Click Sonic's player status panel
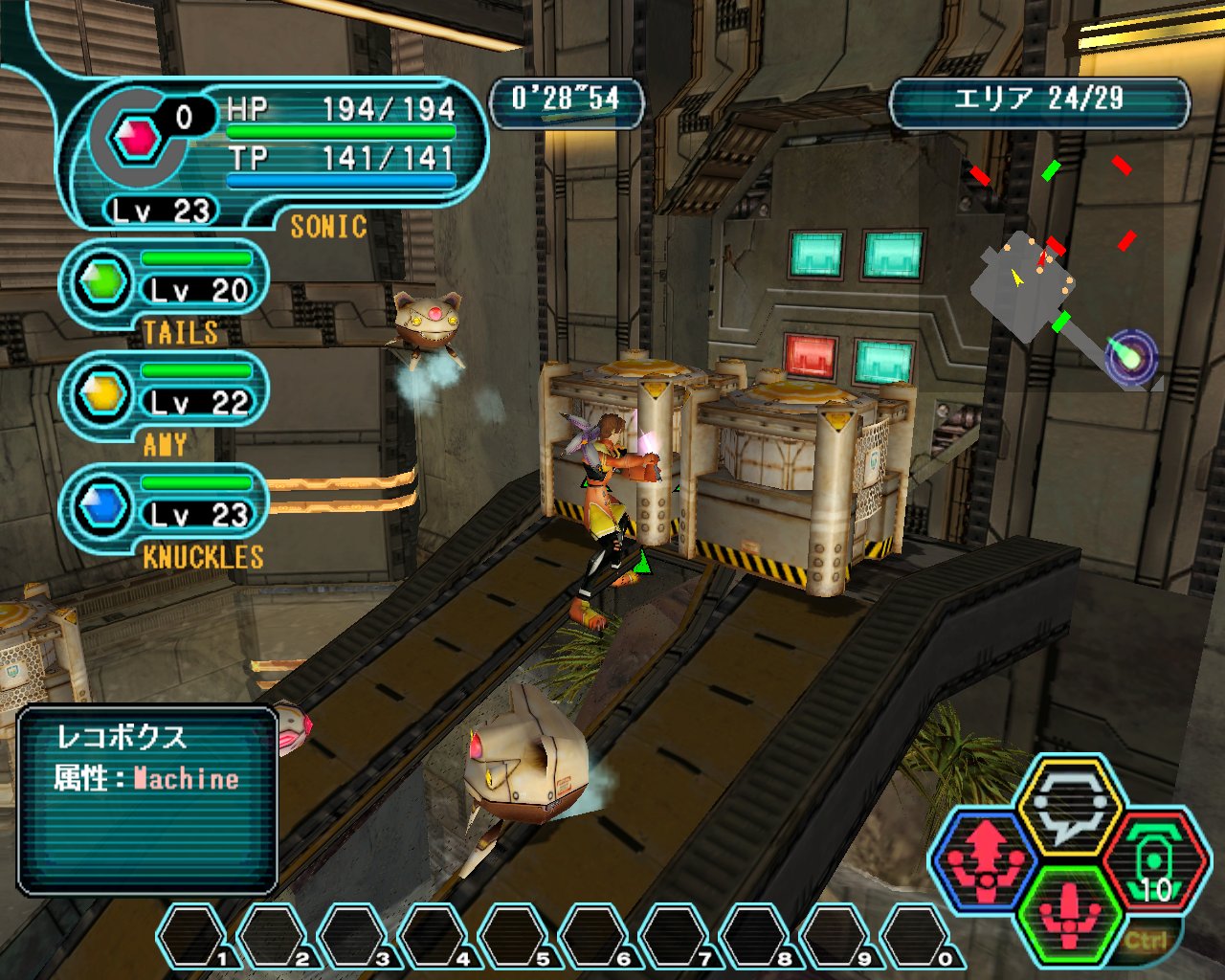The width and height of the screenshot is (1225, 980). pos(273,153)
